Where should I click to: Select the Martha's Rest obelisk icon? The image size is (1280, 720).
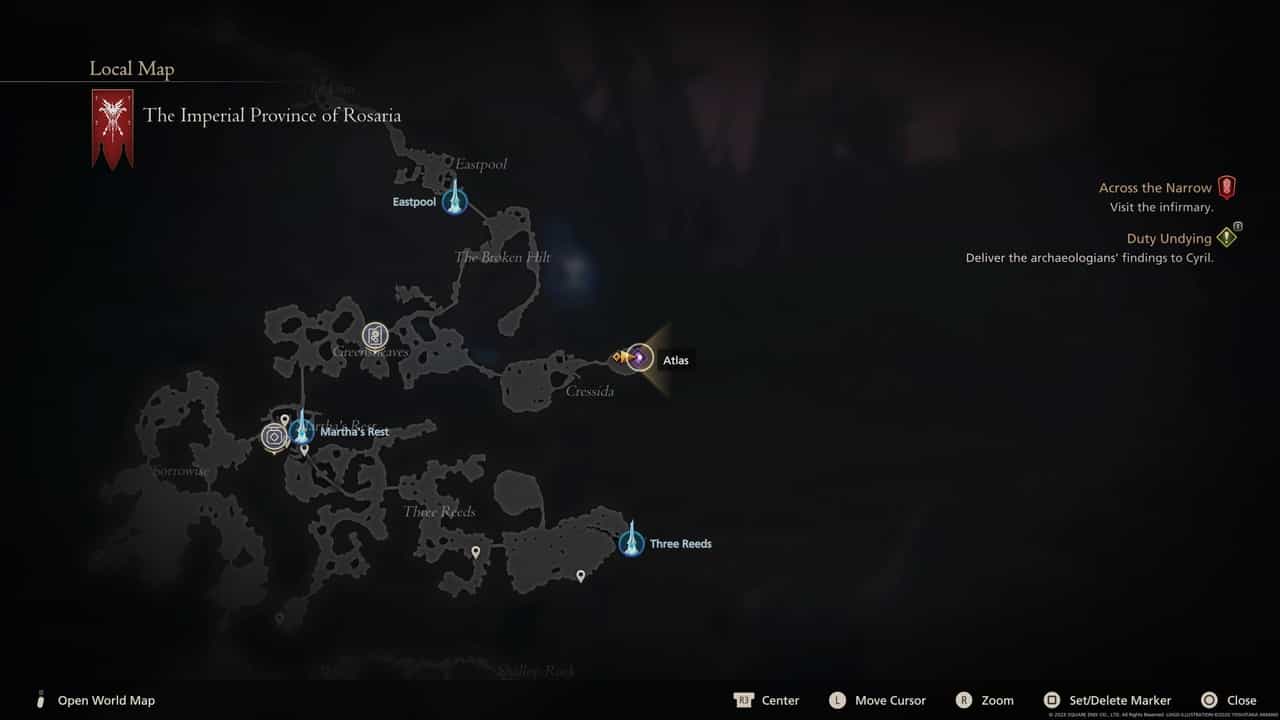point(303,430)
